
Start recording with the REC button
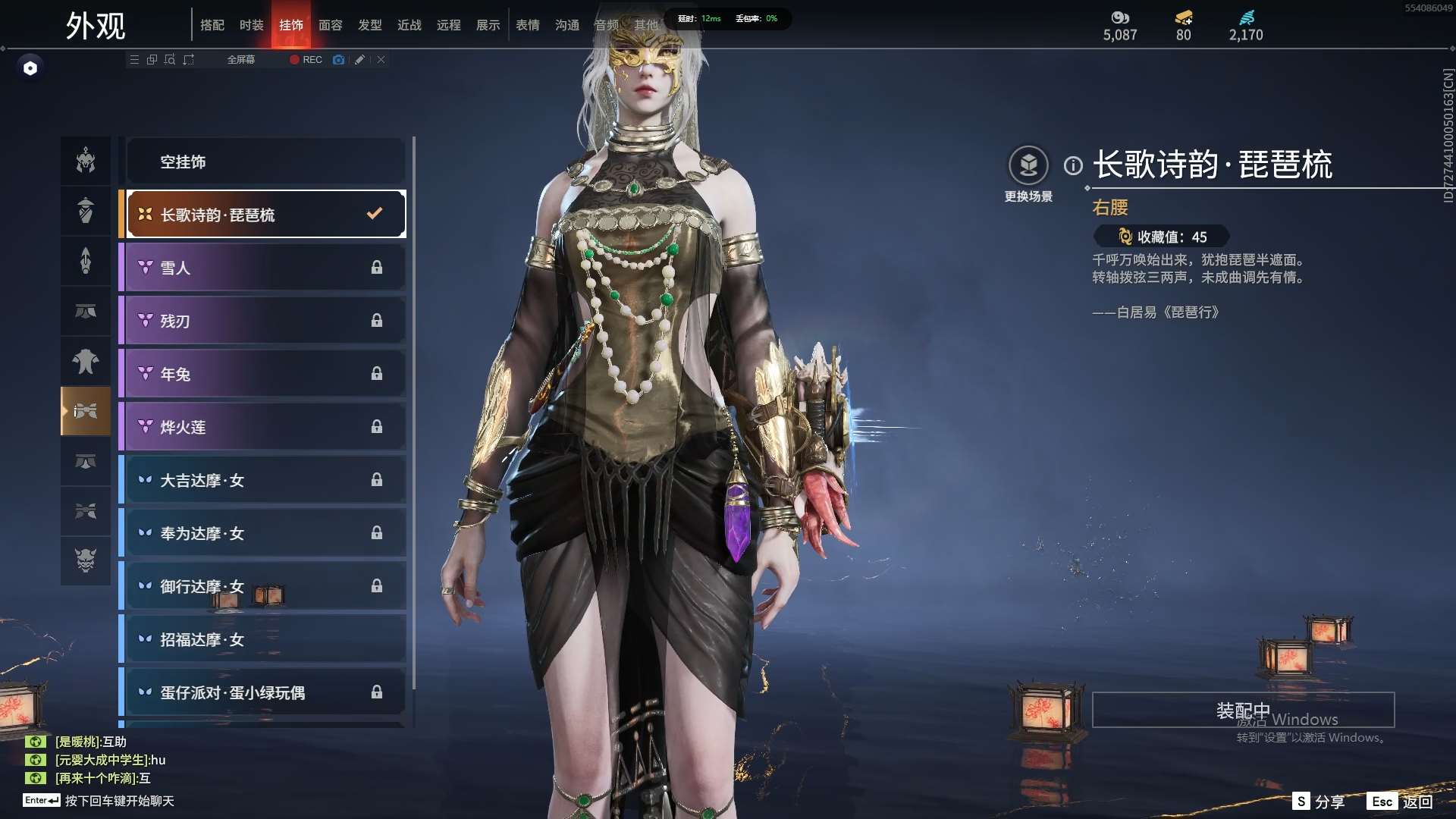306,60
